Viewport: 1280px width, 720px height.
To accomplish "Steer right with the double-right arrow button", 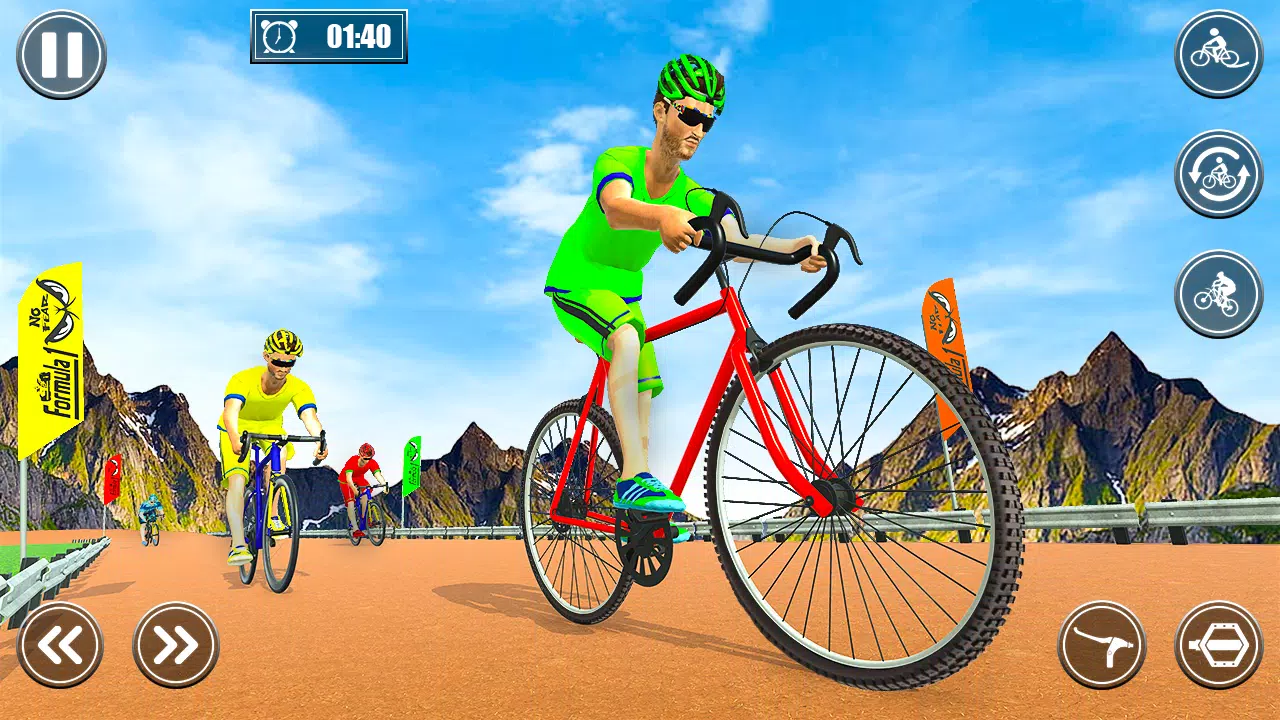I will (176, 645).
